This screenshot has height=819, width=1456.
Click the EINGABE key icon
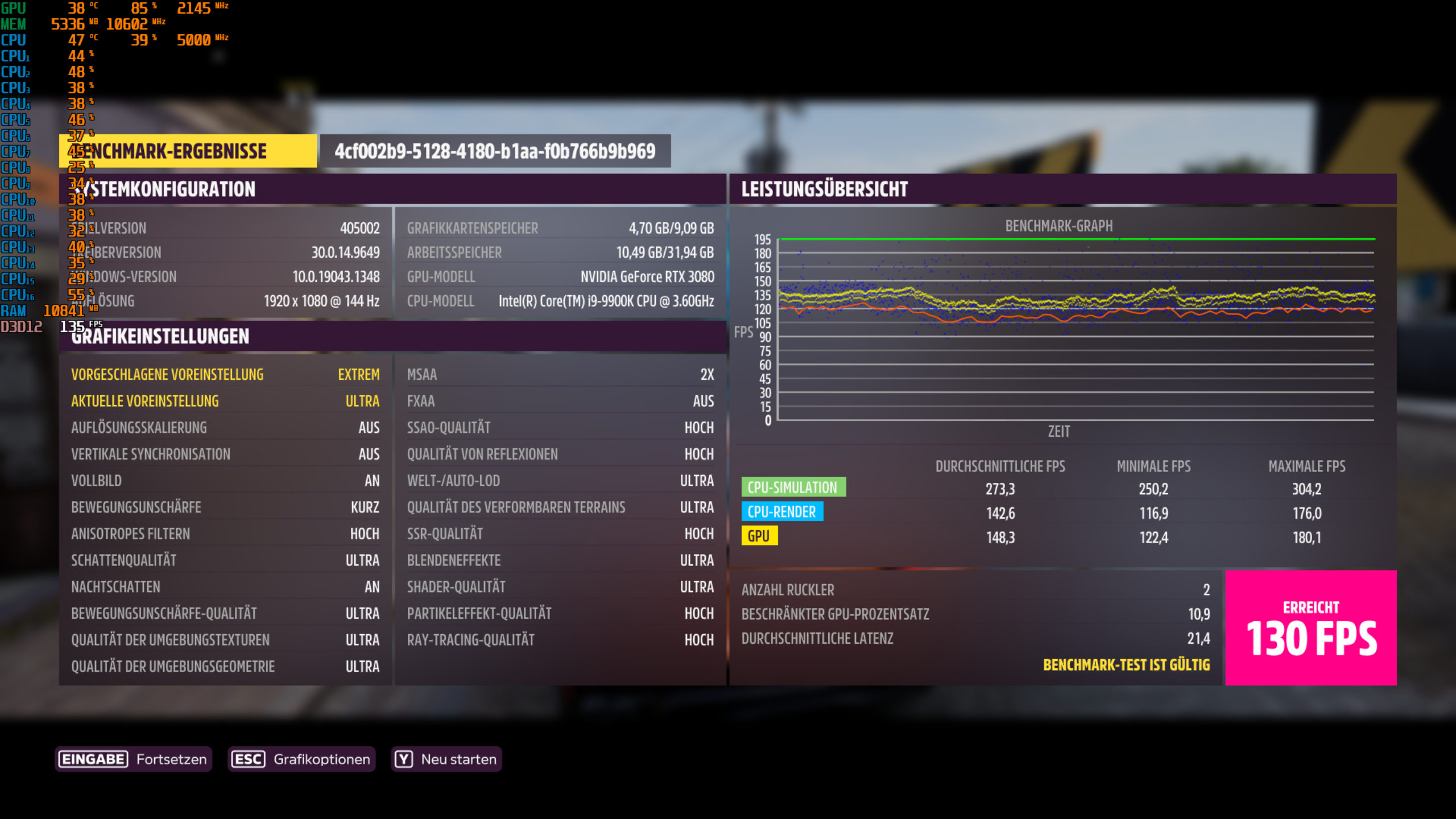coord(93,759)
